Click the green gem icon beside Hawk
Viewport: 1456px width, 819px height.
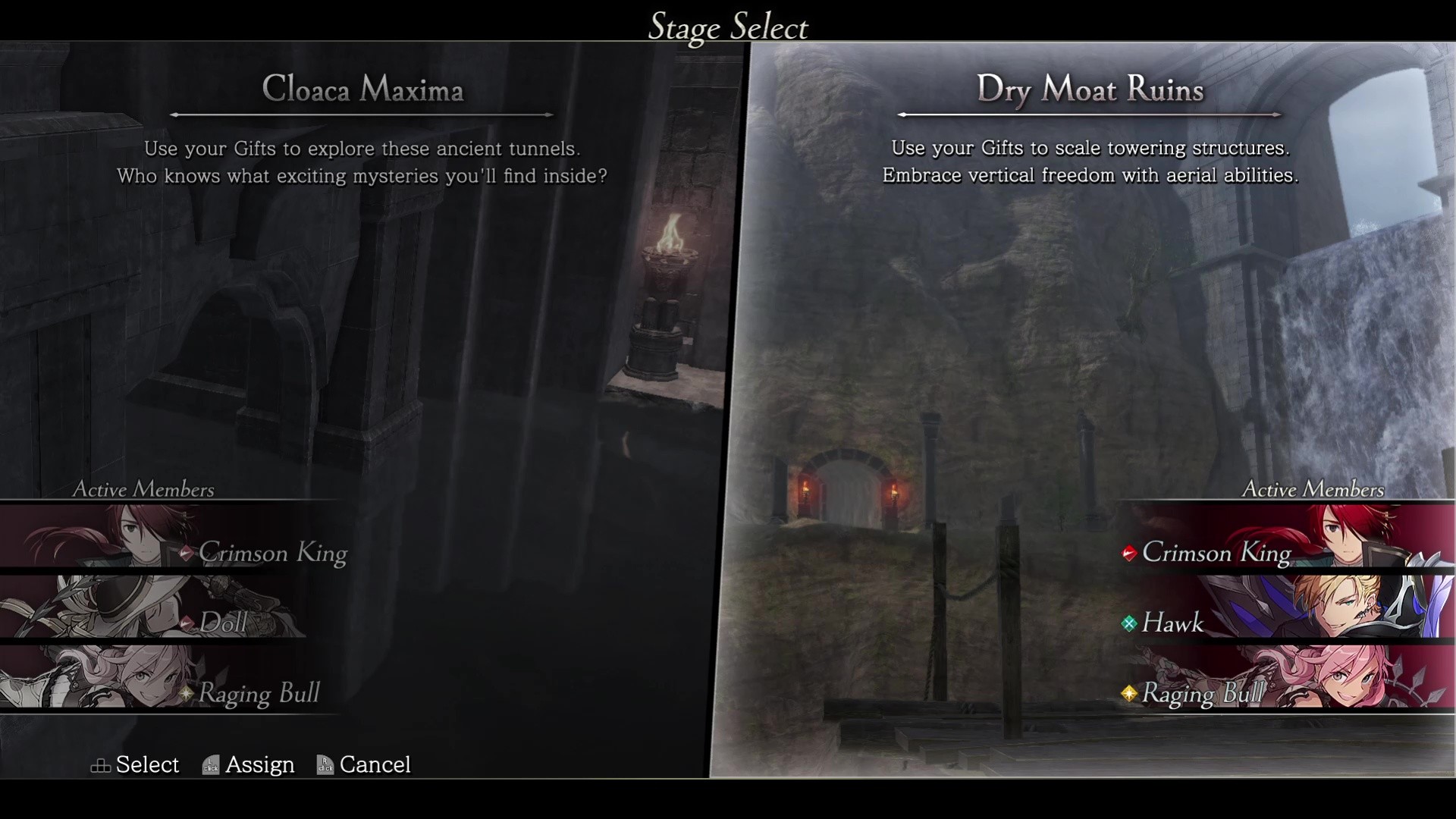(1130, 623)
